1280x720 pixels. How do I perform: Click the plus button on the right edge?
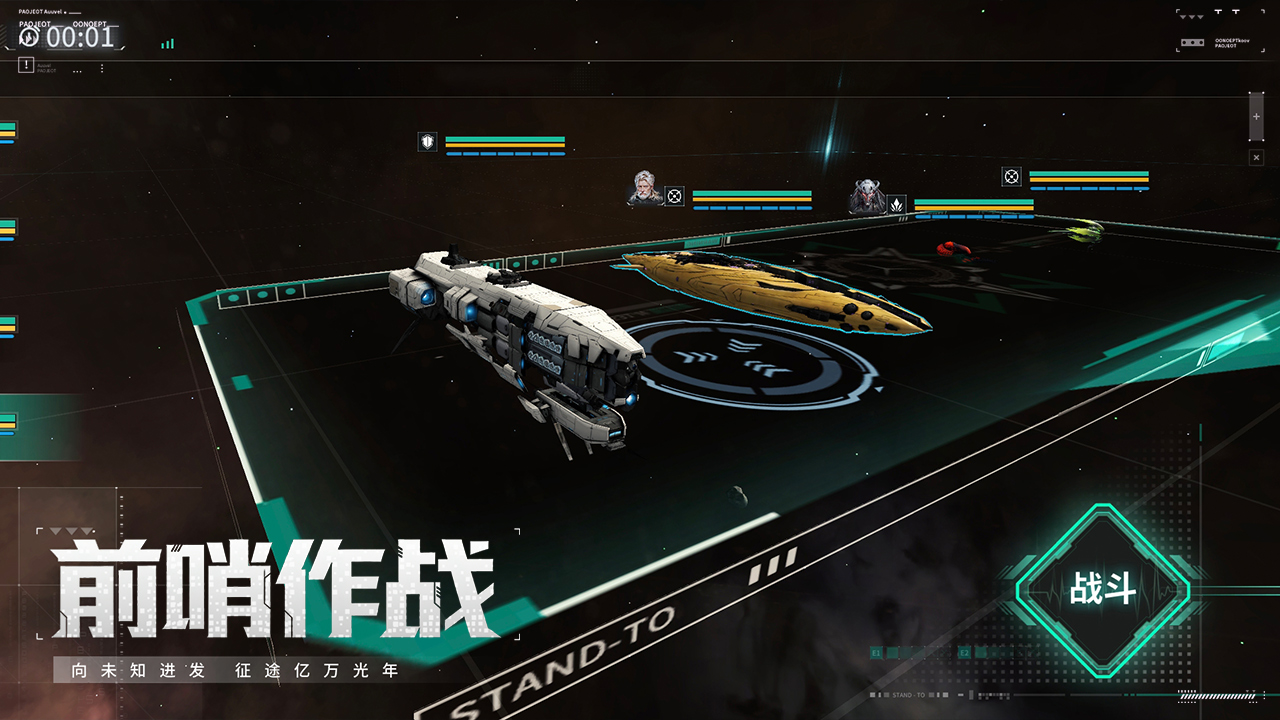tap(1256, 118)
